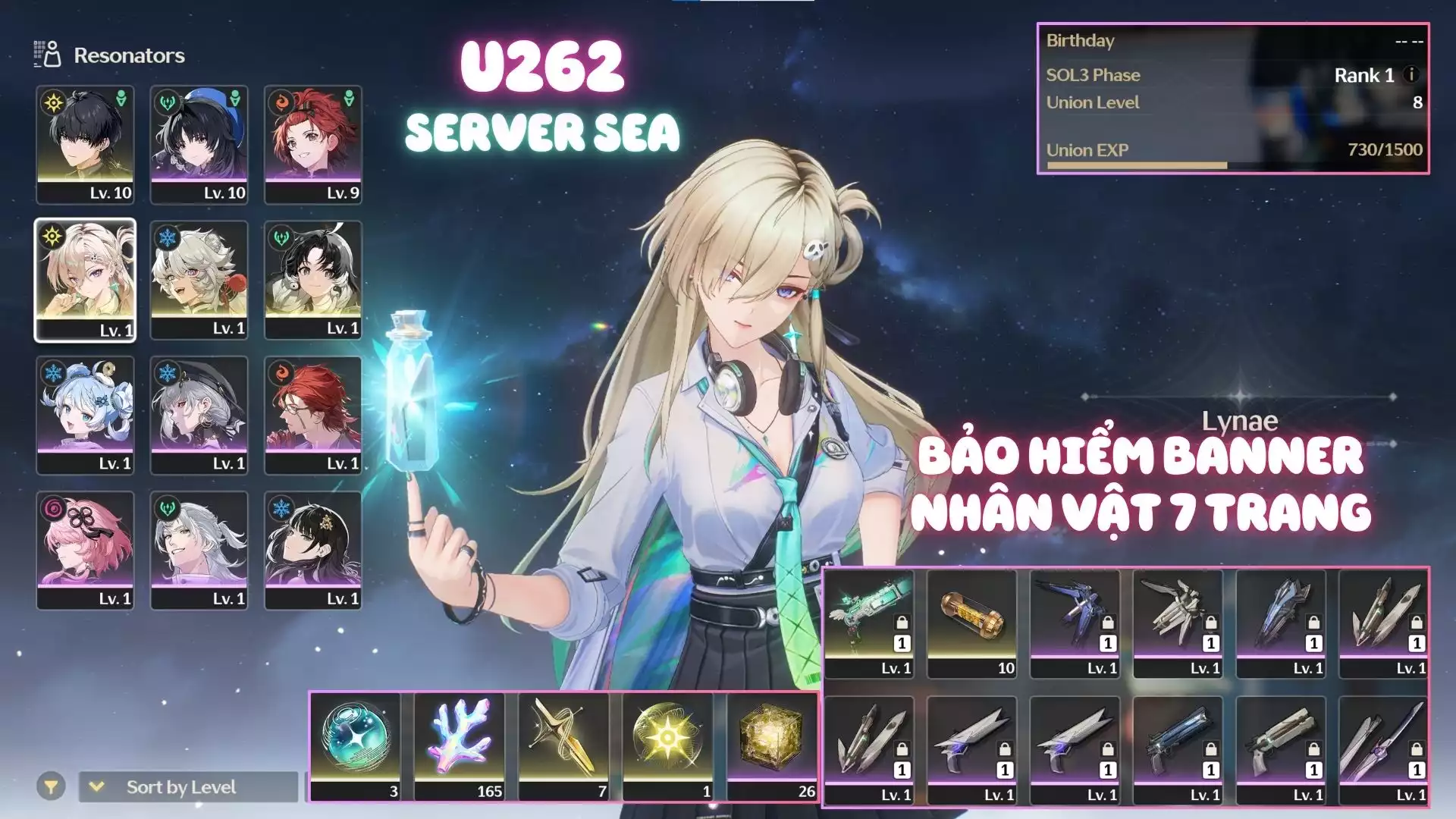Open the Resonators menu icon

[47, 55]
